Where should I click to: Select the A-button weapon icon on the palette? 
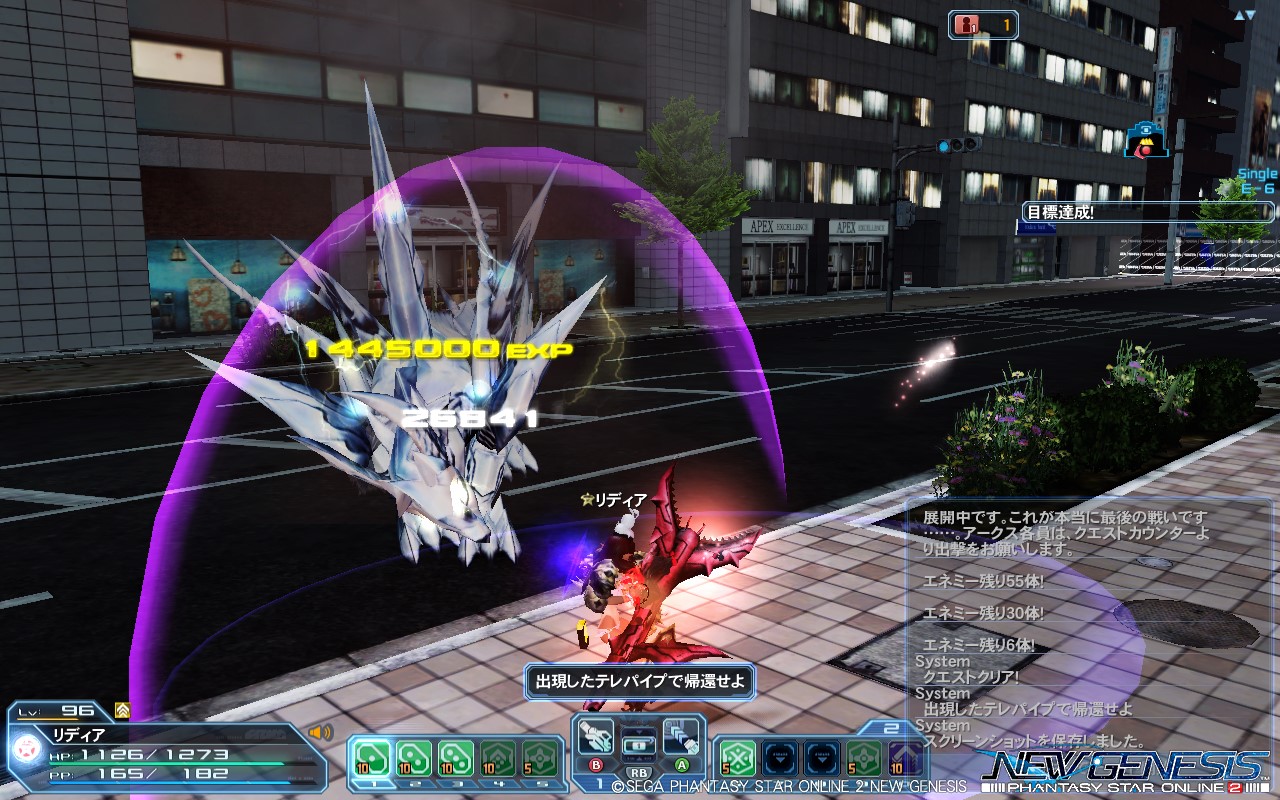tap(680, 735)
